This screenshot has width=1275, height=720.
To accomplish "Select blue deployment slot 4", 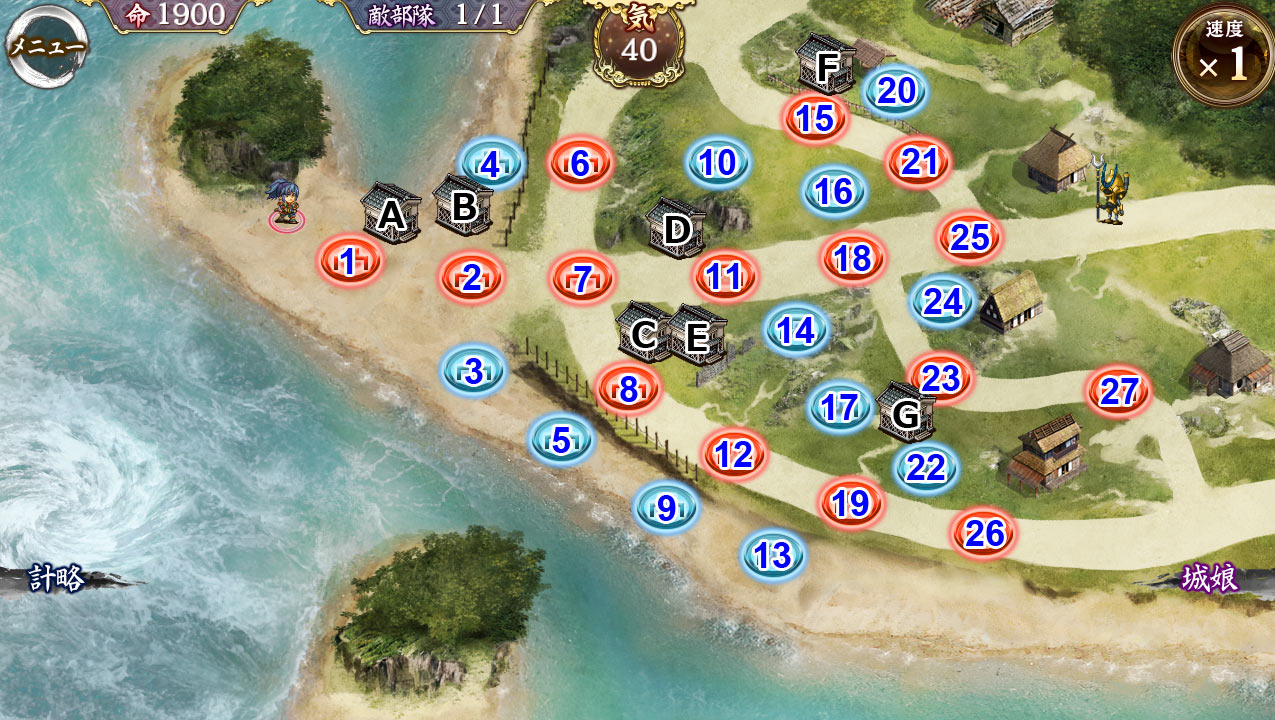I will 491,164.
